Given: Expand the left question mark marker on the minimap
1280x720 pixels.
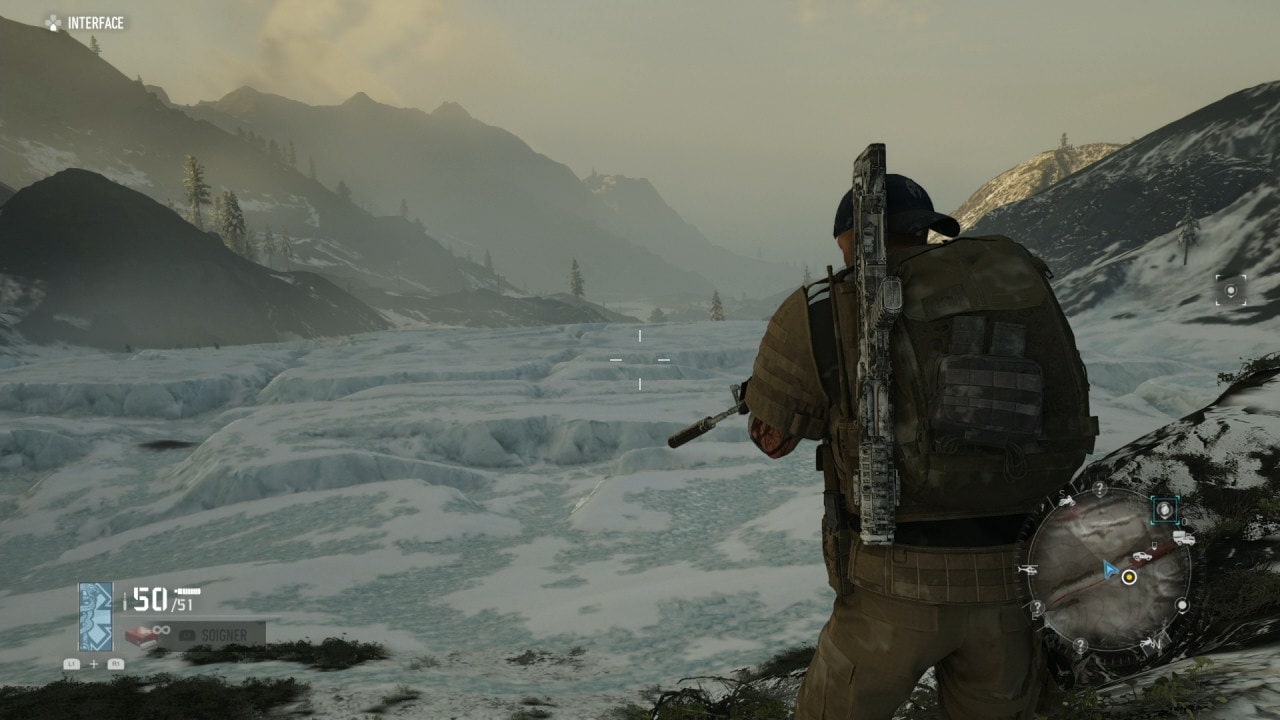Looking at the screenshot, I should 1036,606.
